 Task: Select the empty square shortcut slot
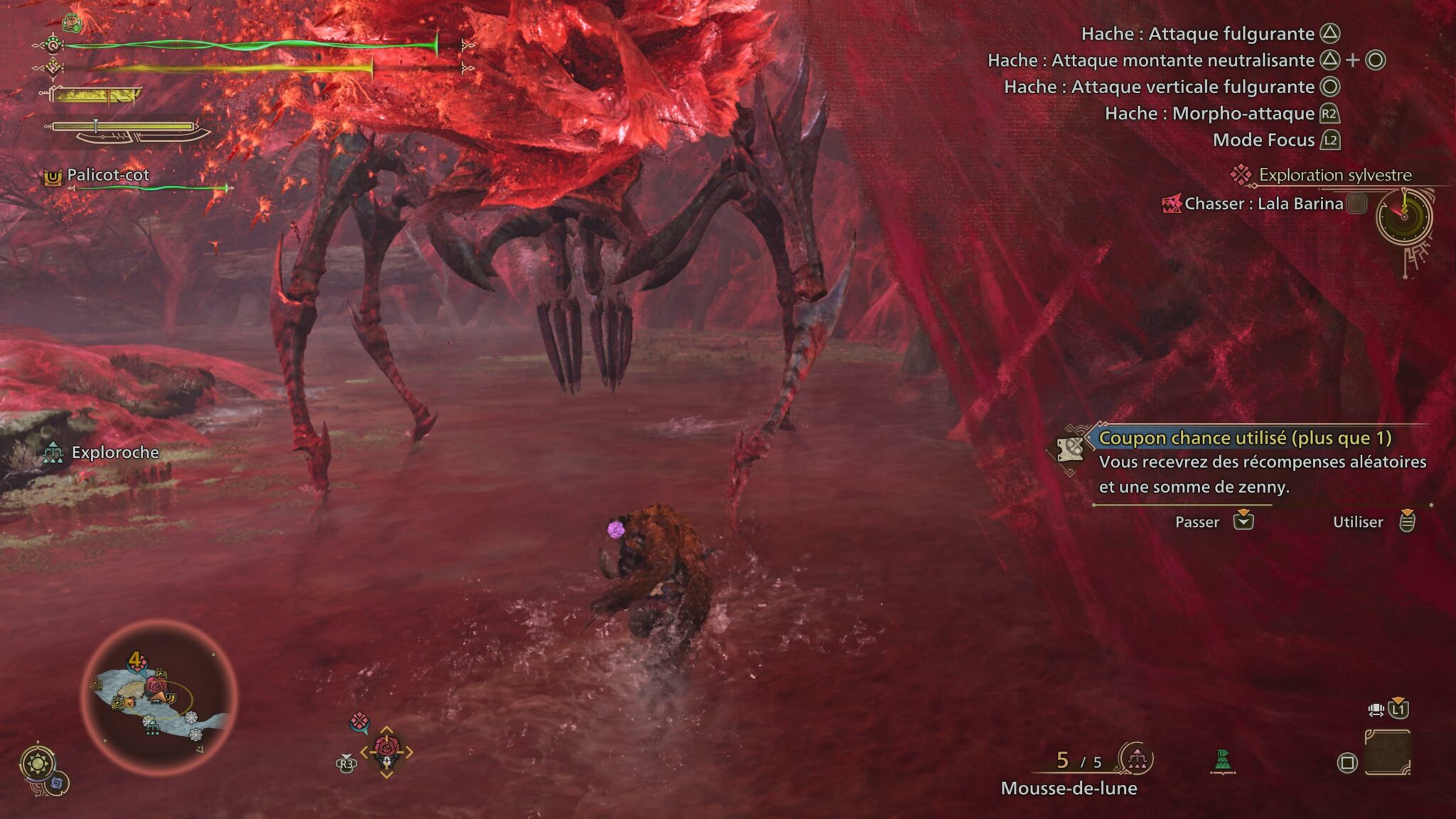click(1387, 752)
